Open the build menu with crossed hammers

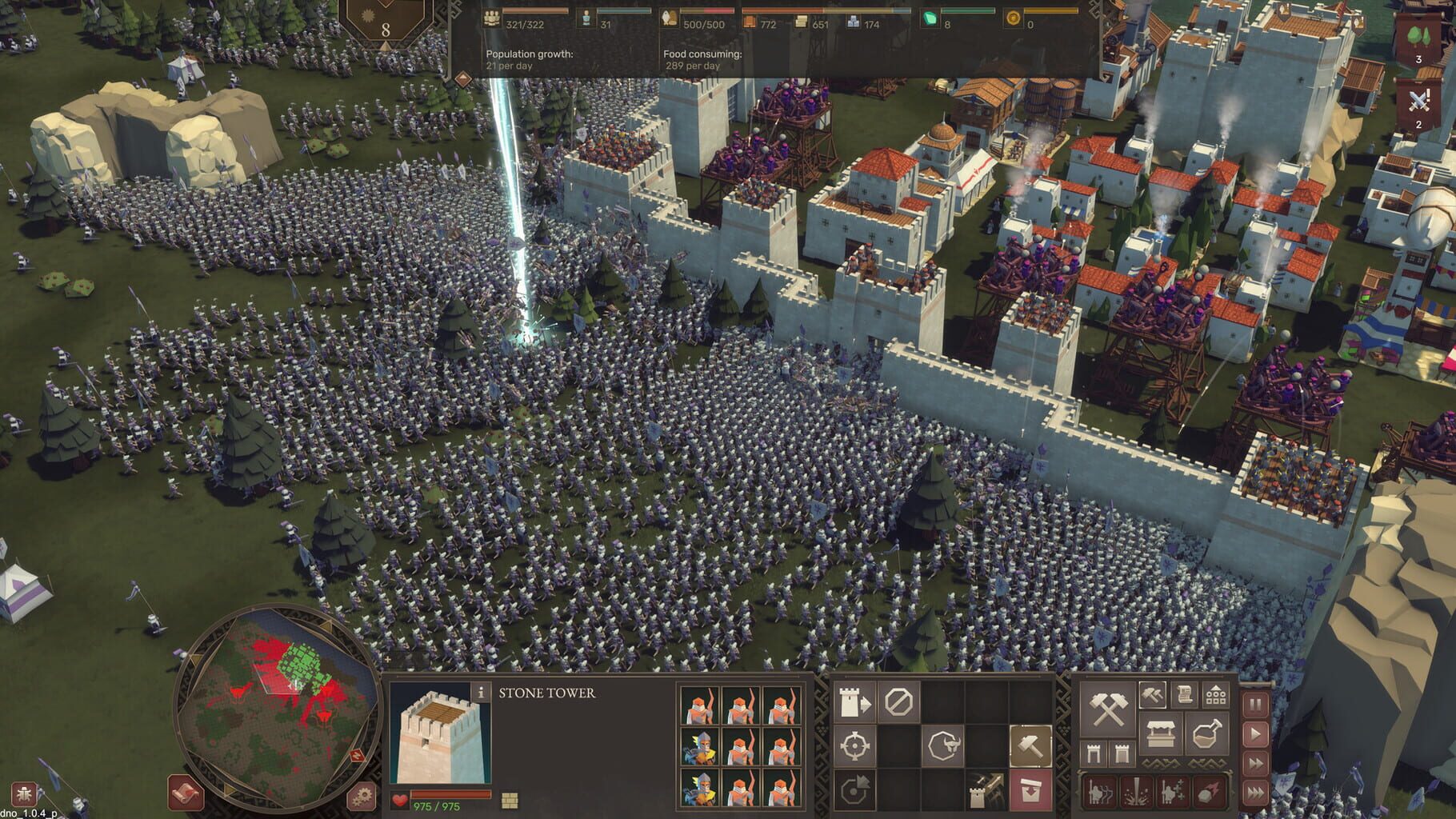pyautogui.click(x=1106, y=710)
